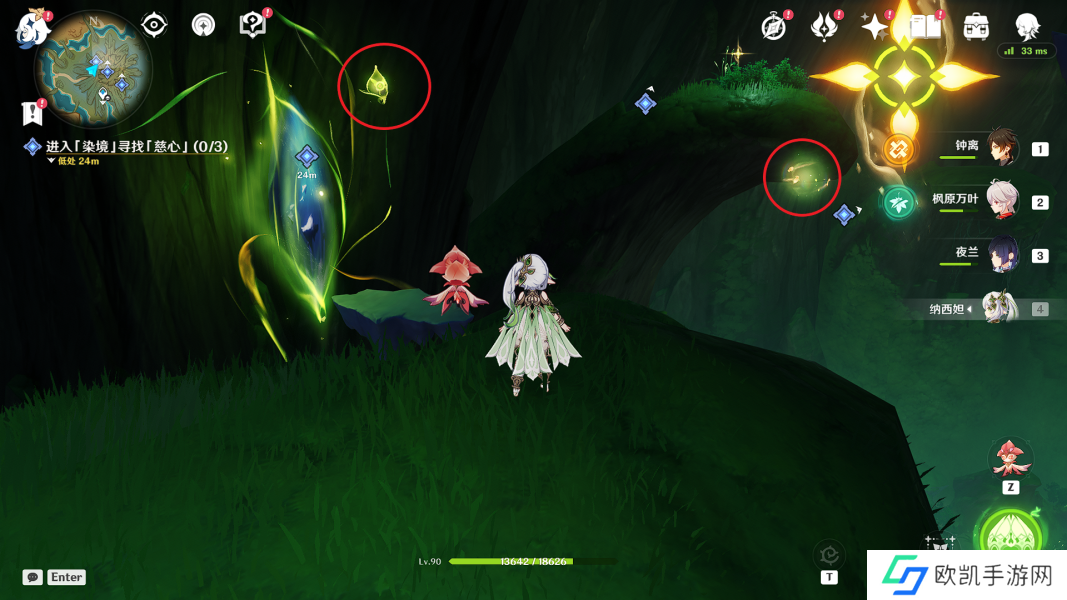Open the four-pointed star wish icon
Image resolution: width=1067 pixels, height=600 pixels.
pyautogui.click(x=875, y=27)
